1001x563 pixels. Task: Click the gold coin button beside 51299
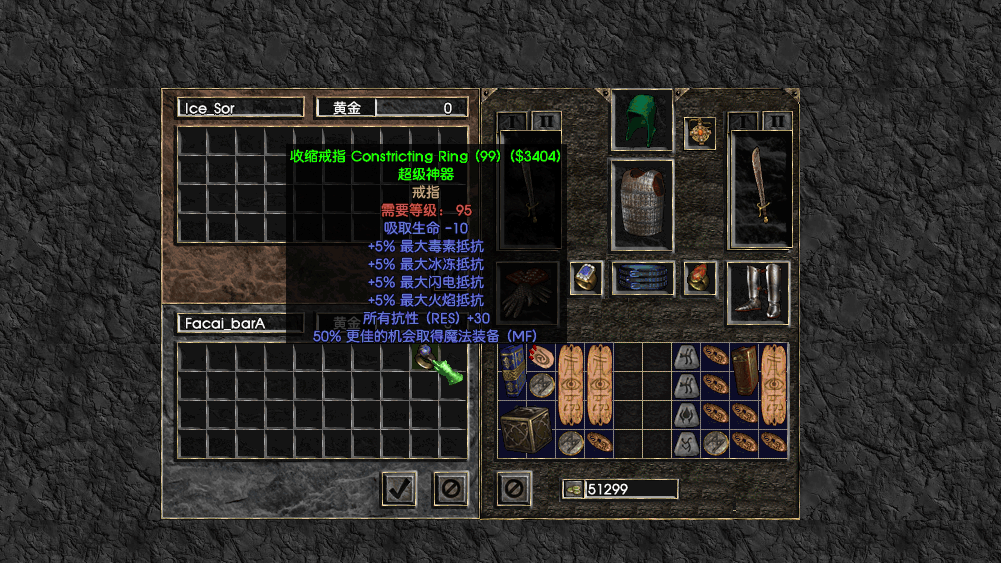tap(573, 489)
